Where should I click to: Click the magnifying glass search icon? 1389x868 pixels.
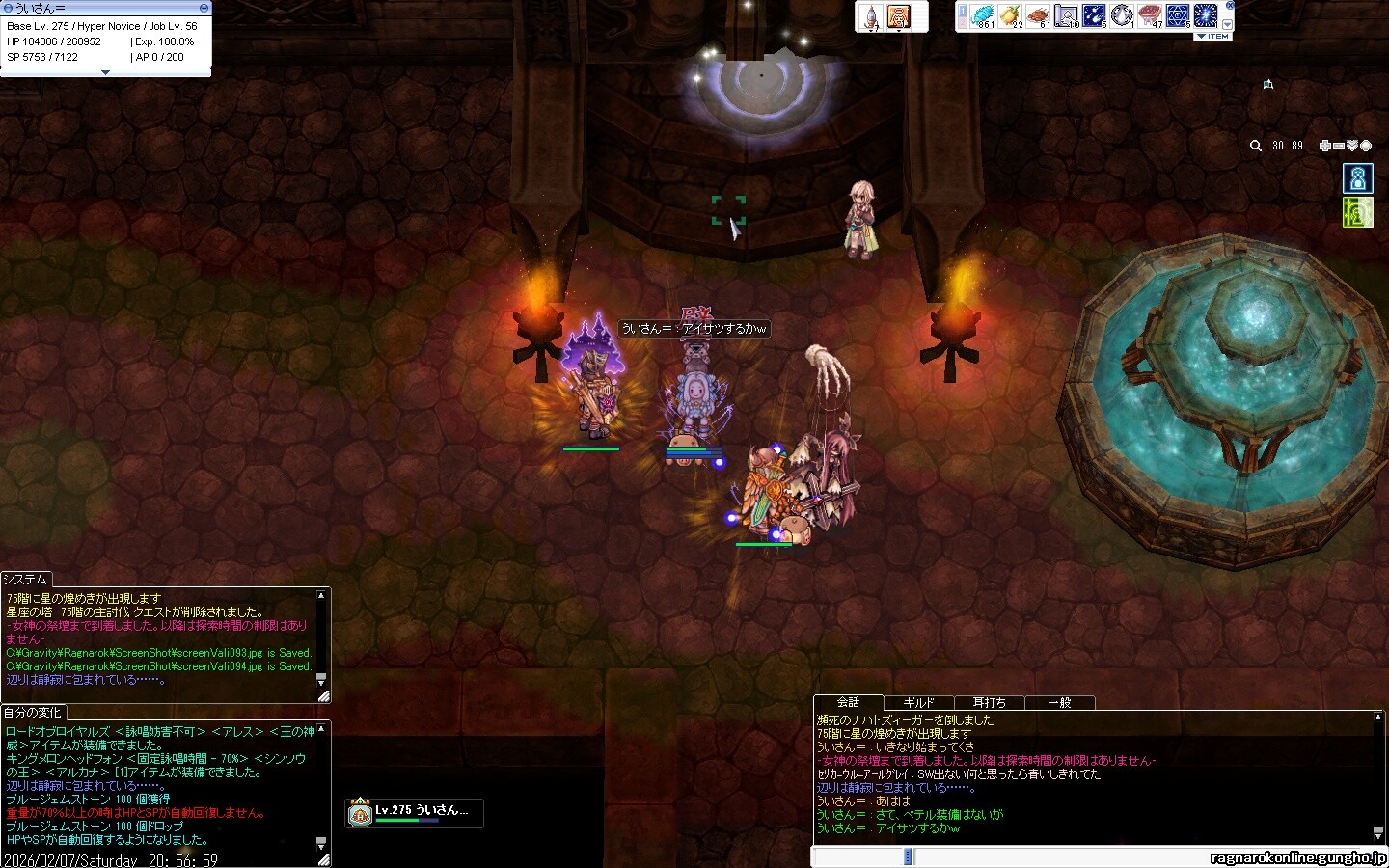pos(1256,146)
